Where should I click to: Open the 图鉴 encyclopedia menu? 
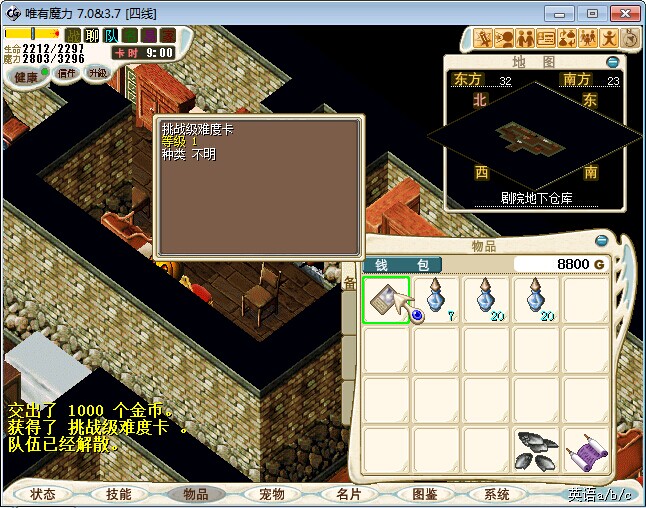[x=423, y=494]
